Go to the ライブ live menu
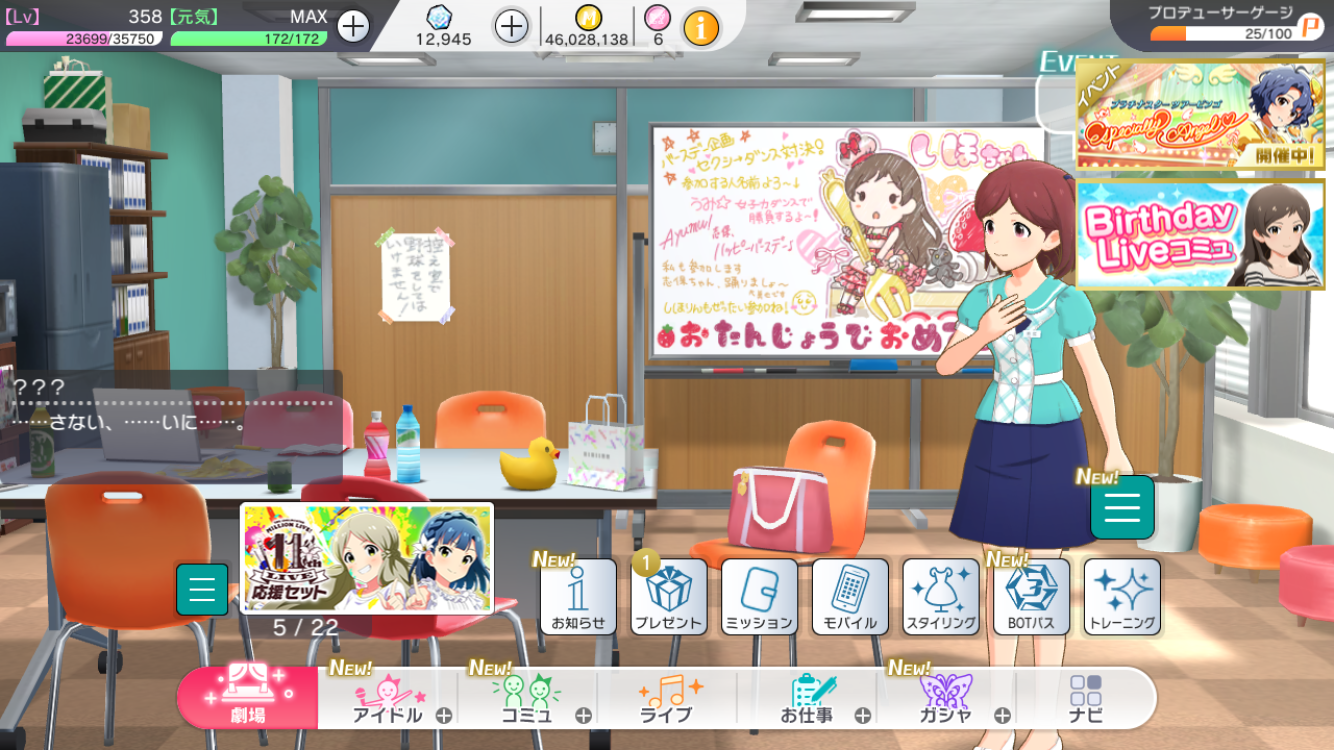The image size is (1334, 750). (x=667, y=698)
